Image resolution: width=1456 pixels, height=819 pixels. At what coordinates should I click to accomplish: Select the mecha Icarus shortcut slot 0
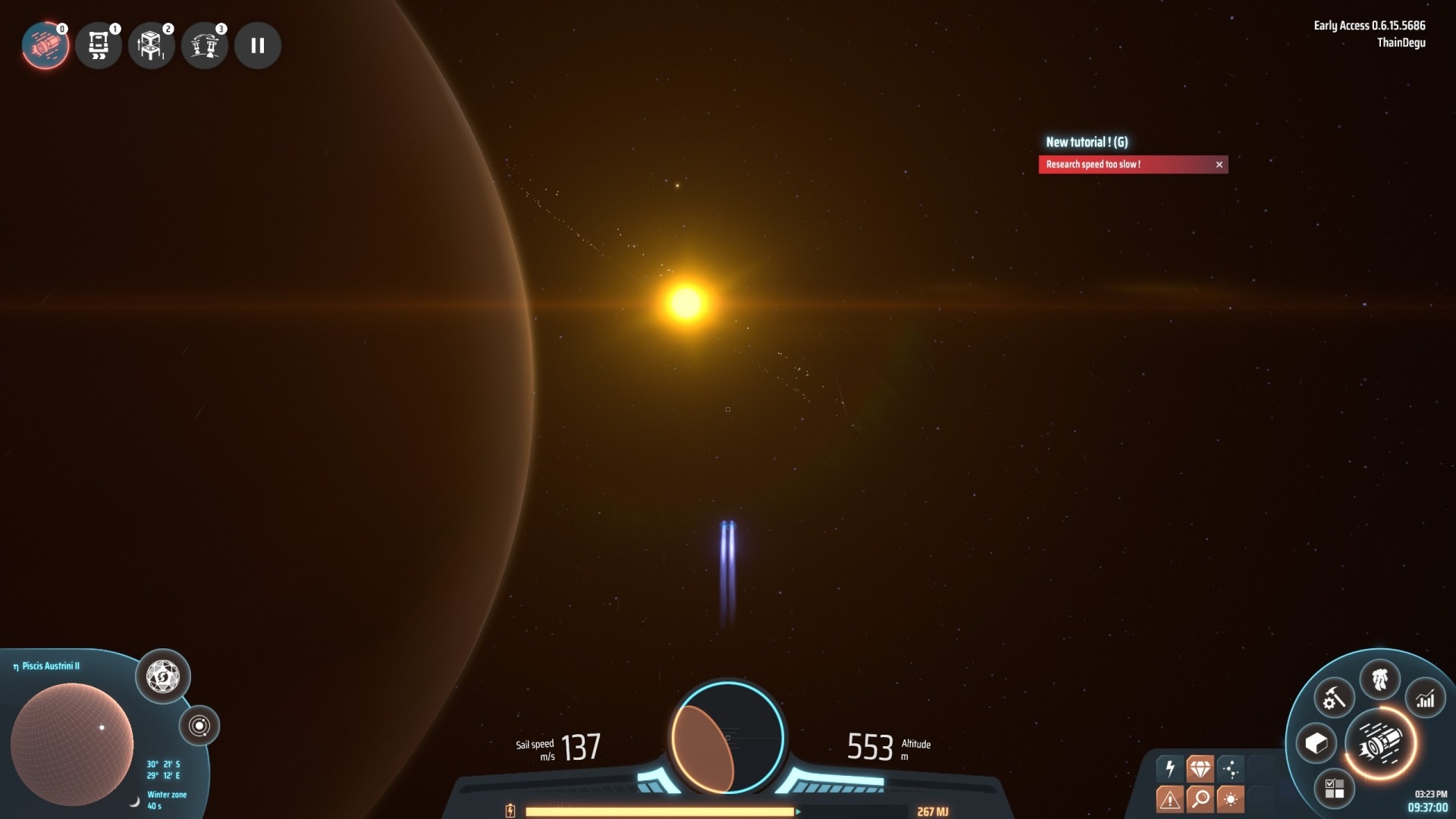point(47,45)
